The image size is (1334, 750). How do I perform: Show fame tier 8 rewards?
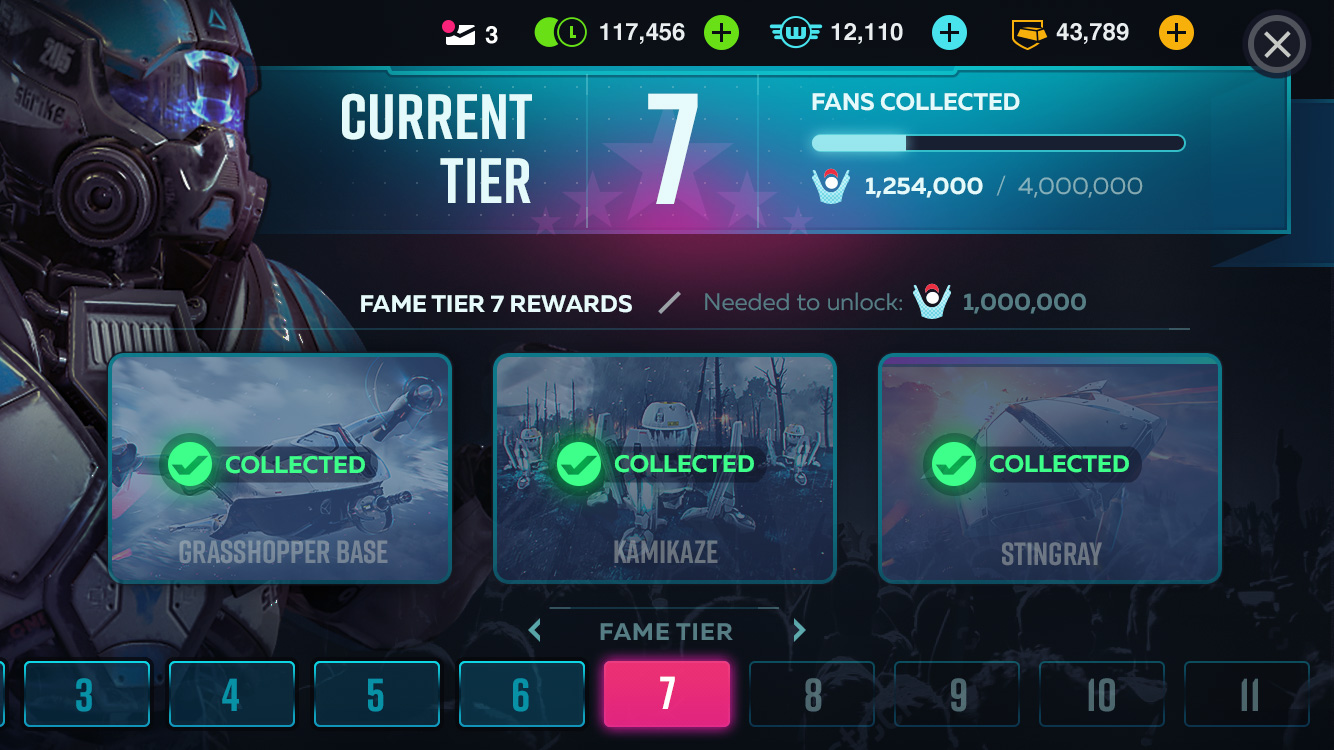pyautogui.click(x=812, y=694)
